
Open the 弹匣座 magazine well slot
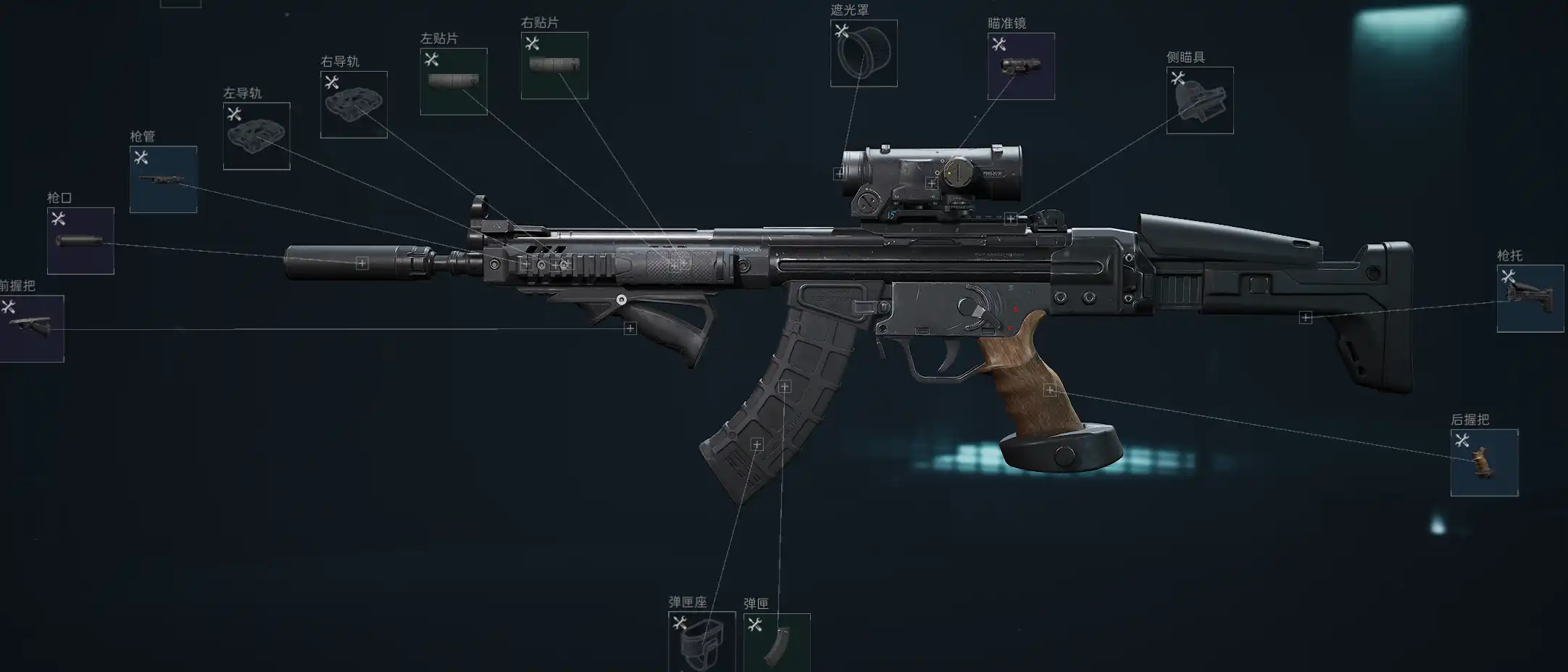click(x=701, y=642)
